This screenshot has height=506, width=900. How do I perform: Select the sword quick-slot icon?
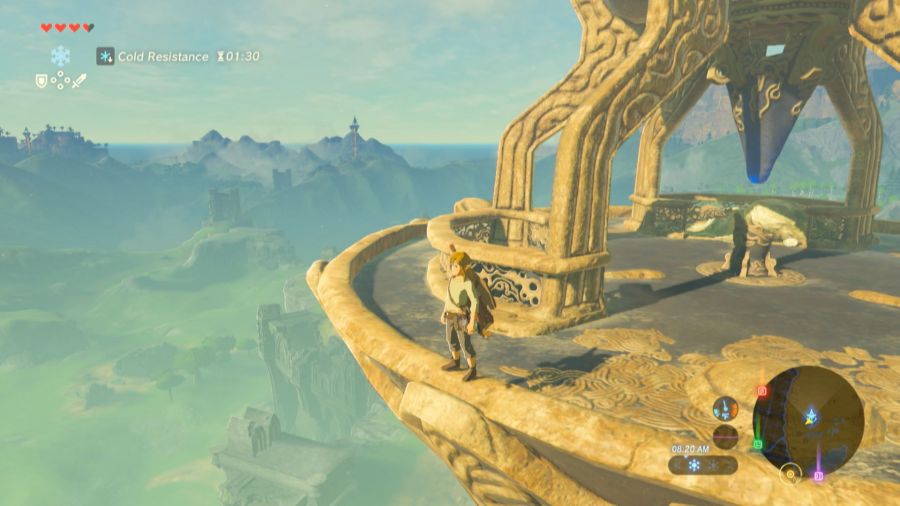pyautogui.click(x=79, y=80)
